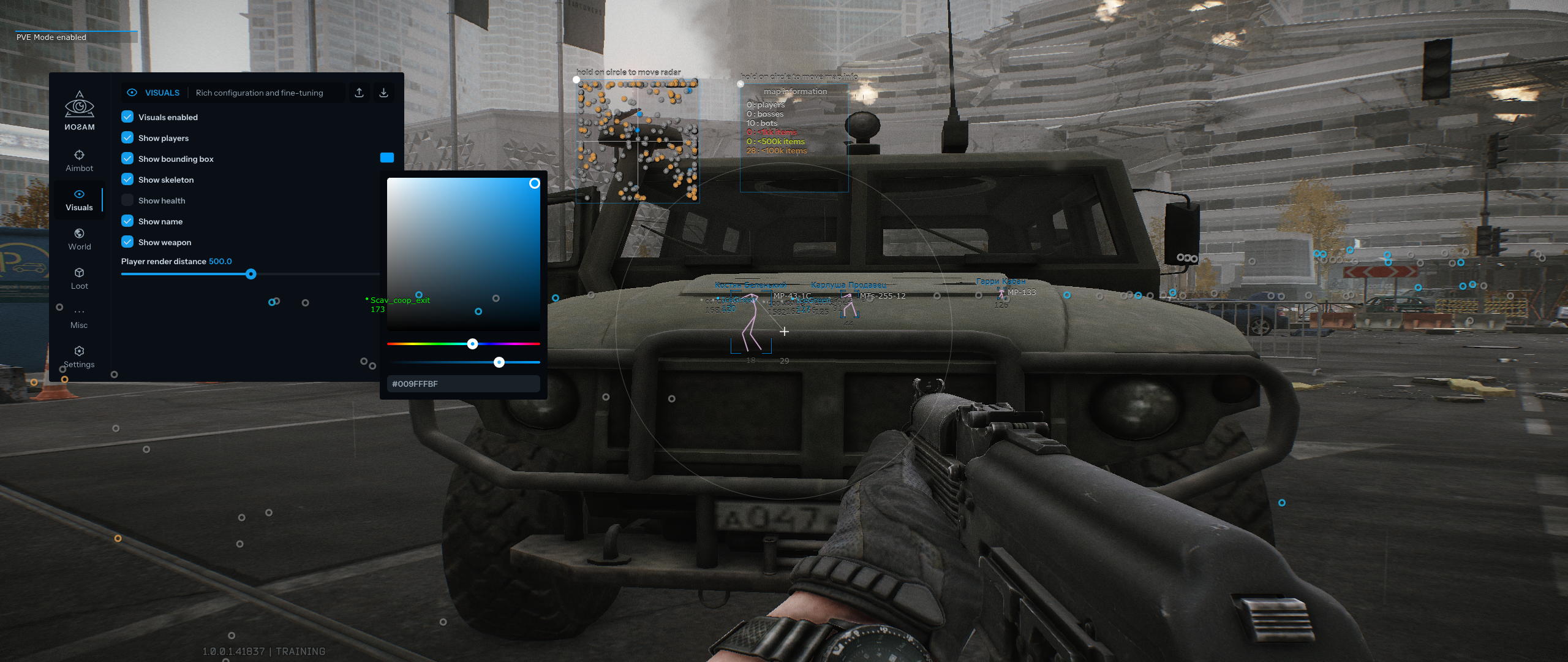Open the Settings sidebar tab
Viewport: 1568px width, 662px height.
(x=79, y=357)
